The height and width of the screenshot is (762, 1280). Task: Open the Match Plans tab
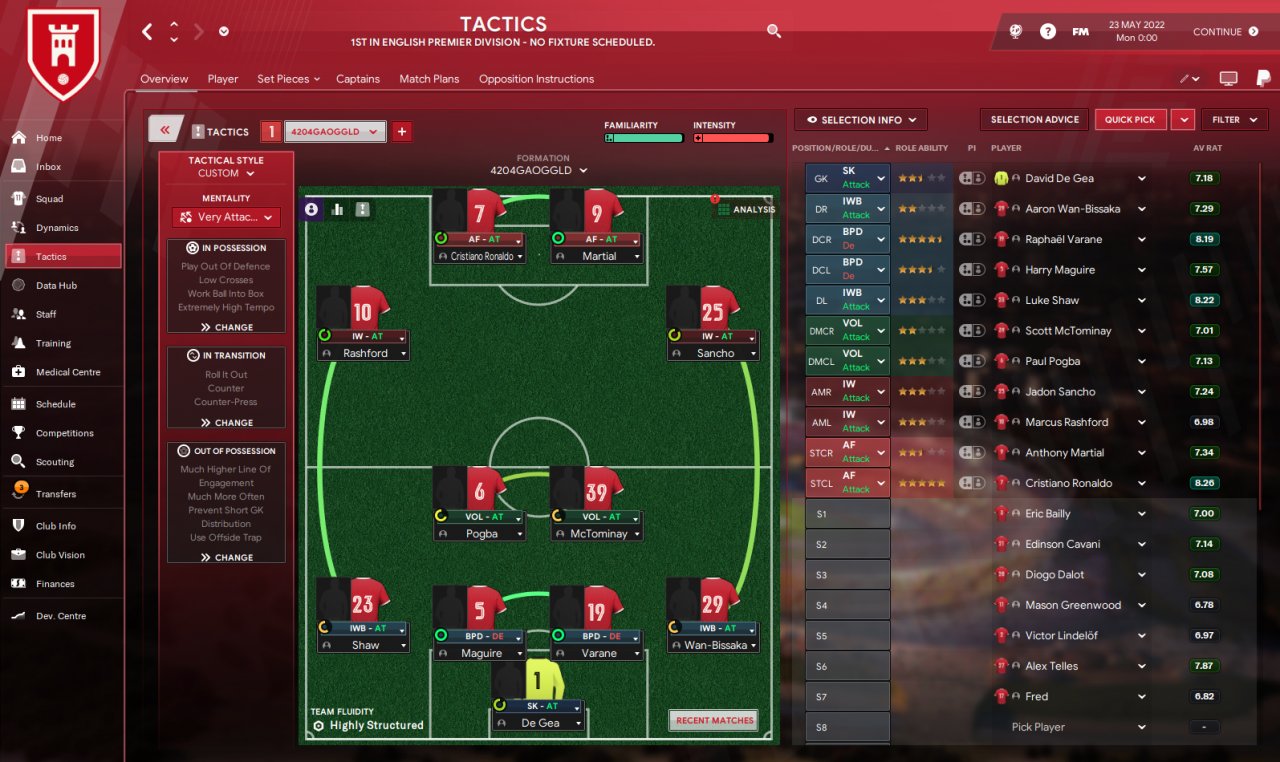(x=429, y=79)
